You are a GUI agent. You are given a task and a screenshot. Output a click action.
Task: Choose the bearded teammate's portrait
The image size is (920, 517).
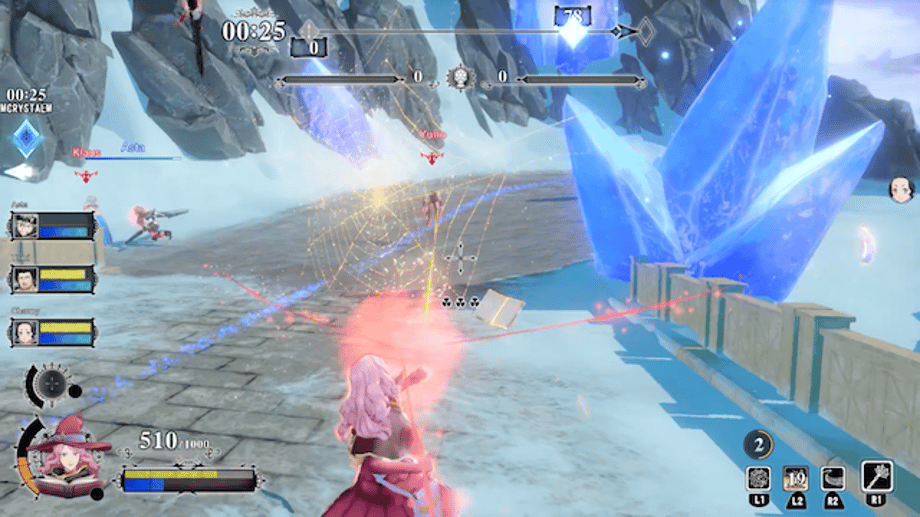click(x=26, y=278)
